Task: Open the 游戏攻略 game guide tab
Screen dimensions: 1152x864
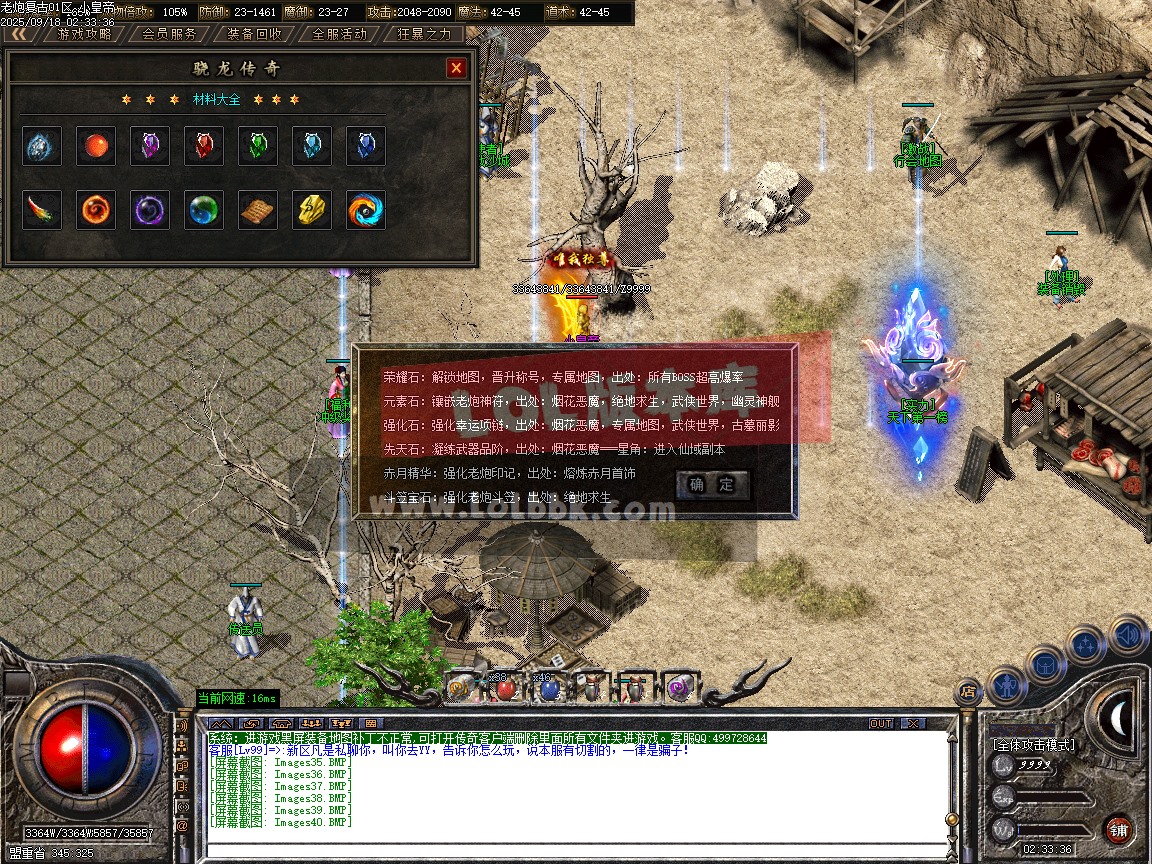Action: [85, 34]
